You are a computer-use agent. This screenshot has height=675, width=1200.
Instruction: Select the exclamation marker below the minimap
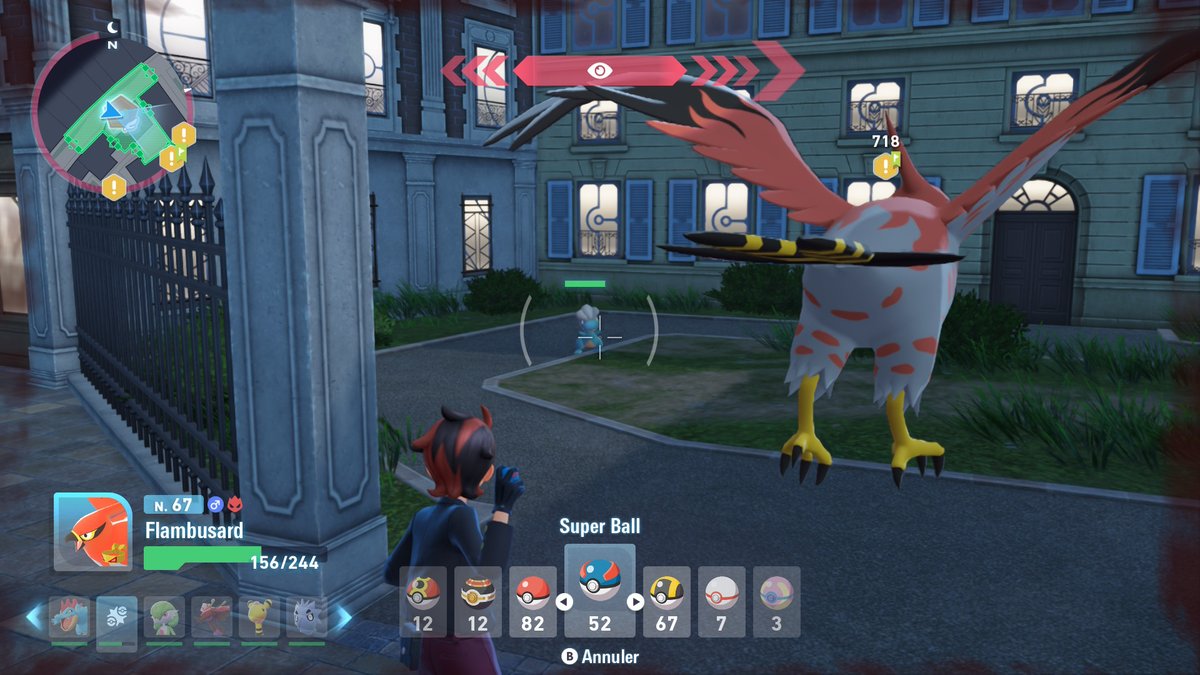pos(114,186)
